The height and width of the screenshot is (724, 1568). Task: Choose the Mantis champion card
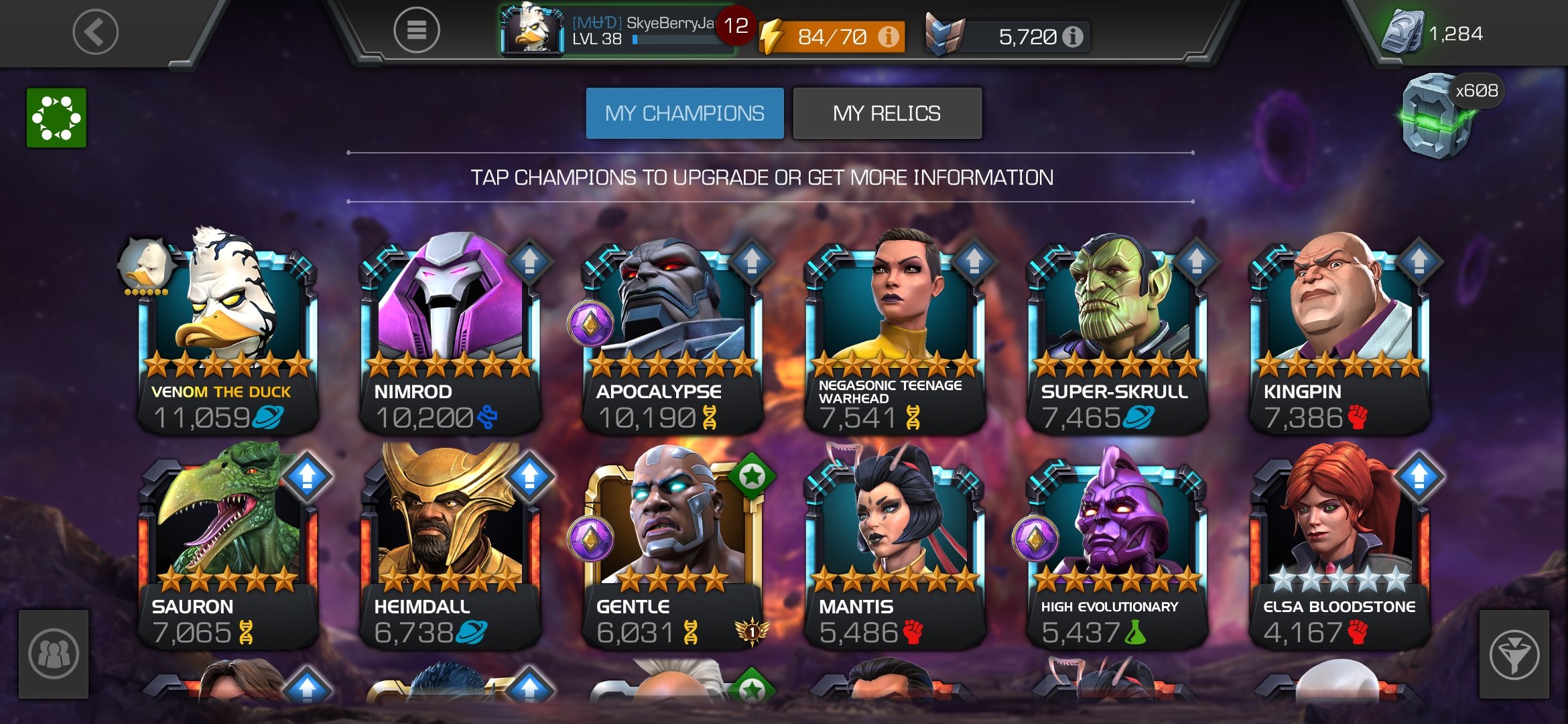[894, 550]
